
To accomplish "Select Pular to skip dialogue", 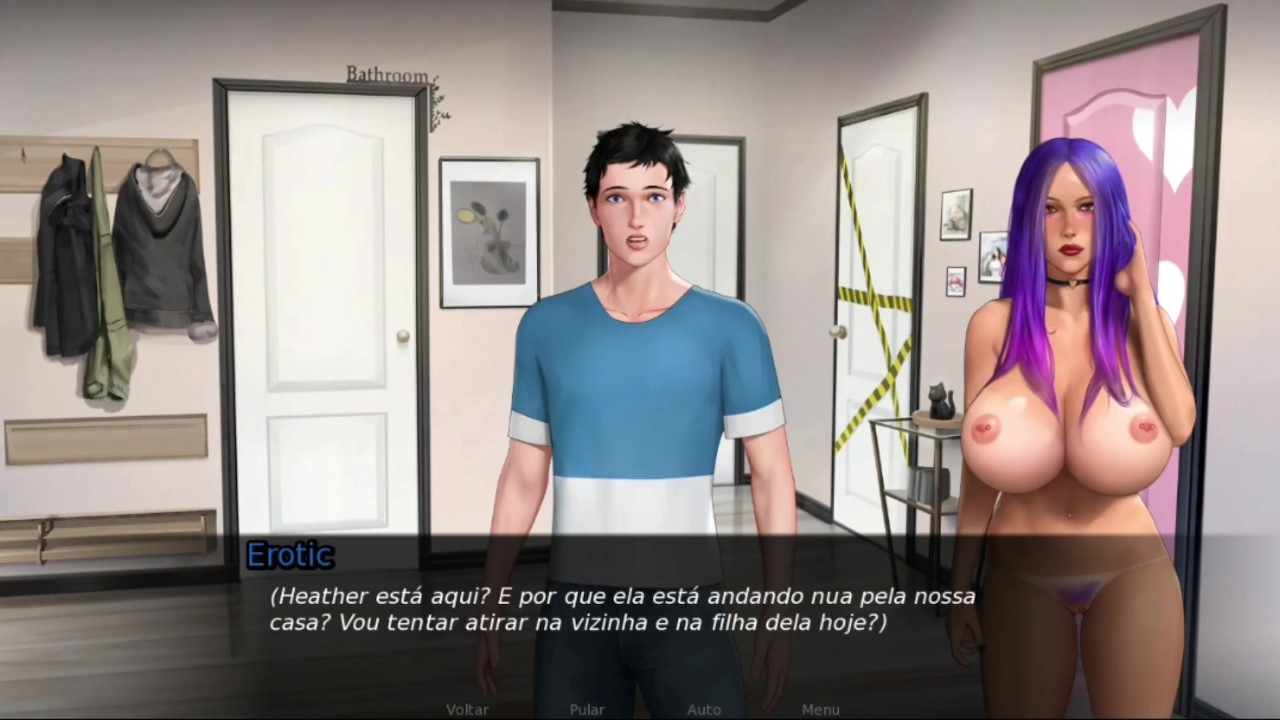I will (x=587, y=709).
